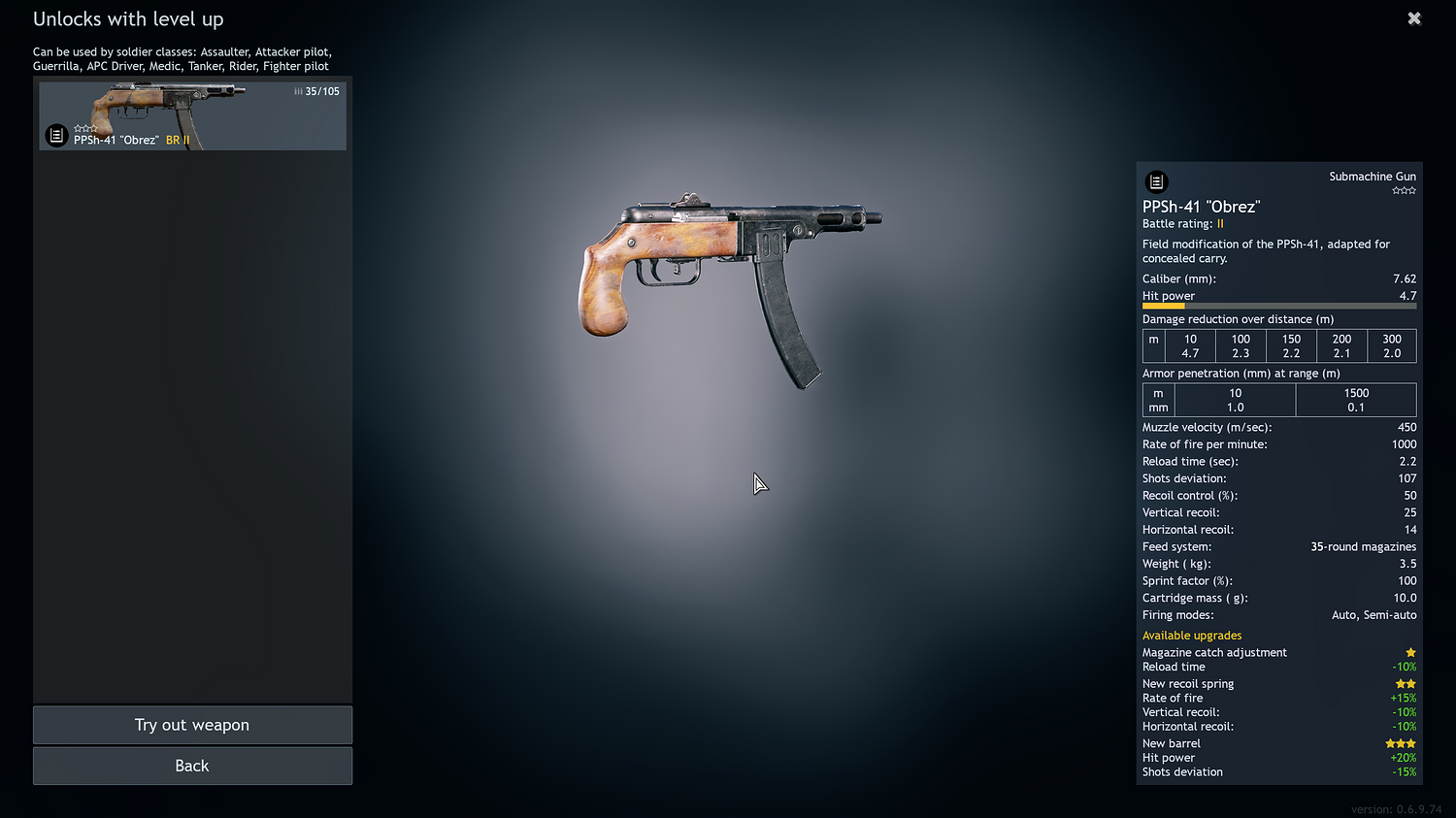This screenshot has height=818, width=1456.
Task: Expand the Armor penetration at range details
Action: coord(1241,373)
